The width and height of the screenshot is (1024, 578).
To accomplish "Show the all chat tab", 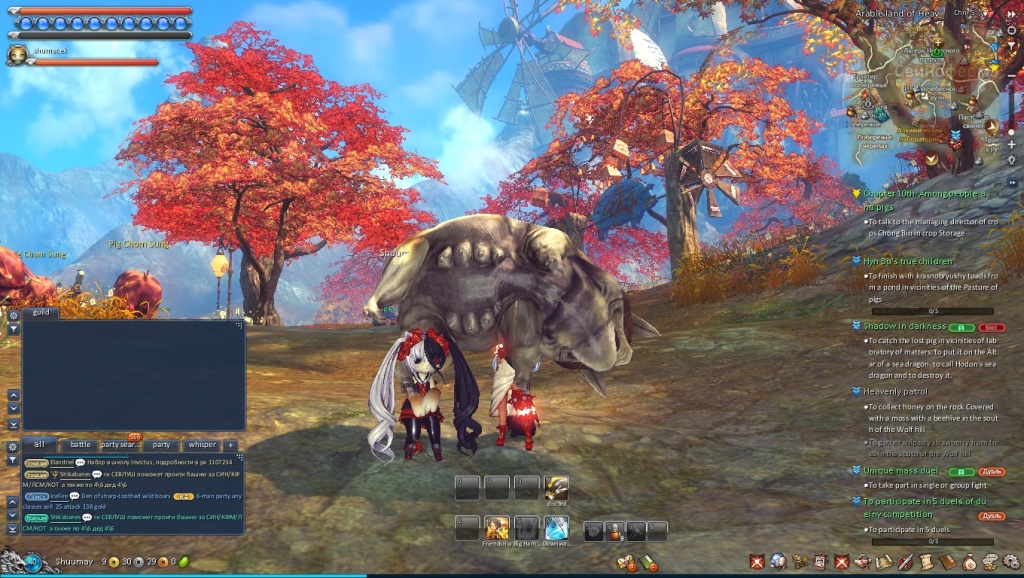I will pos(39,445).
